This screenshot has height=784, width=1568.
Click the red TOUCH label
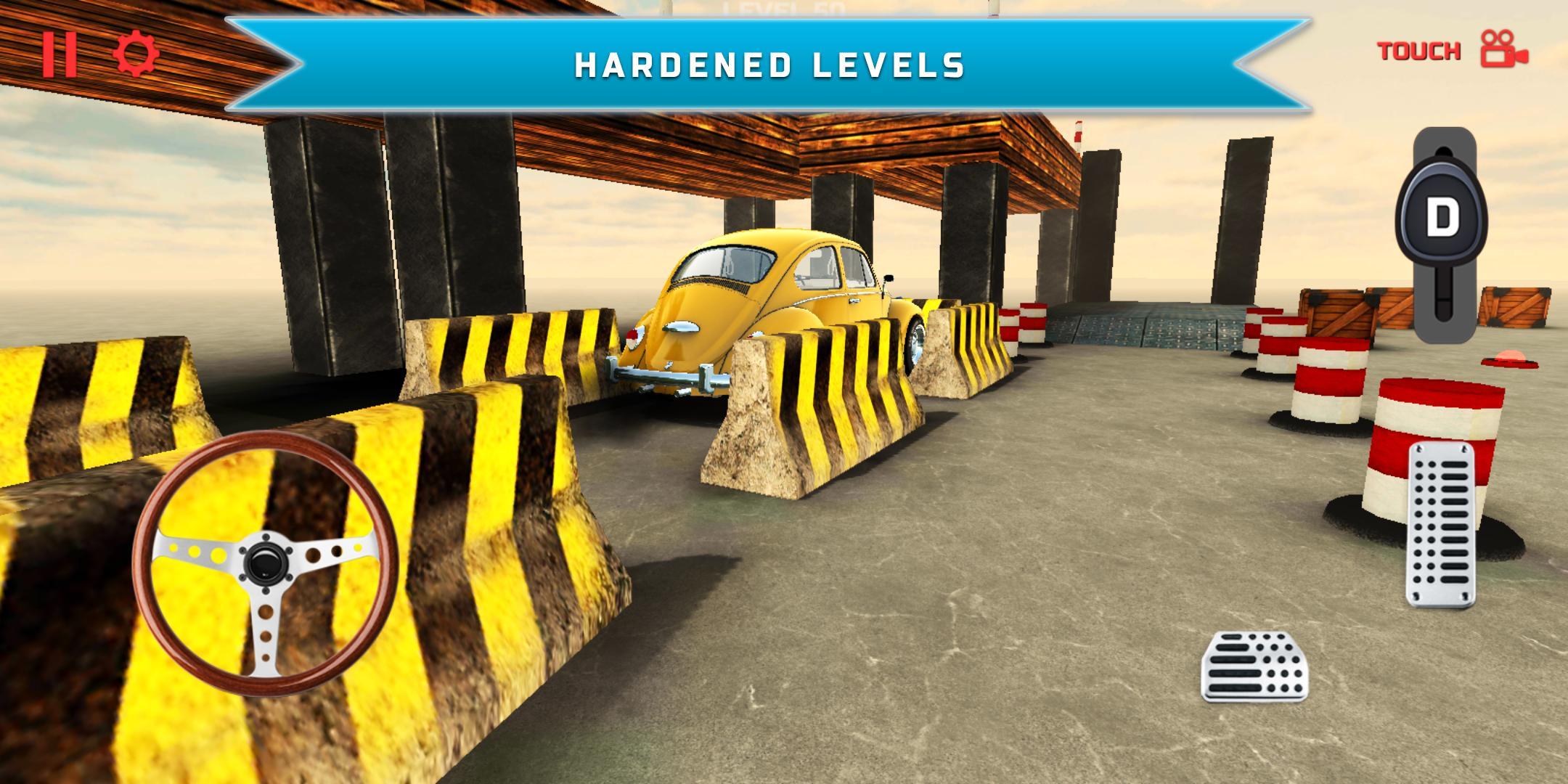click(x=1418, y=51)
